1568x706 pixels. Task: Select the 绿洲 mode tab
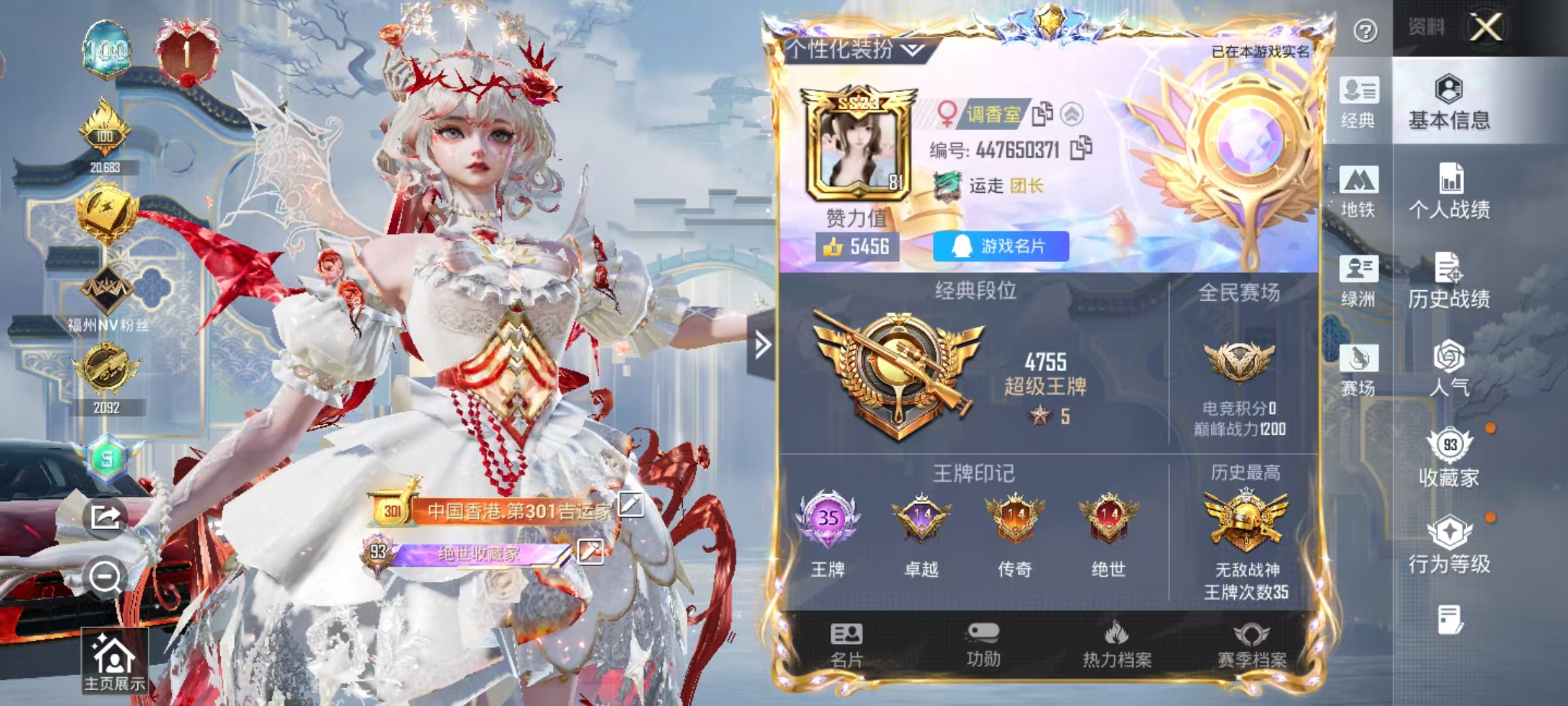tap(1358, 281)
